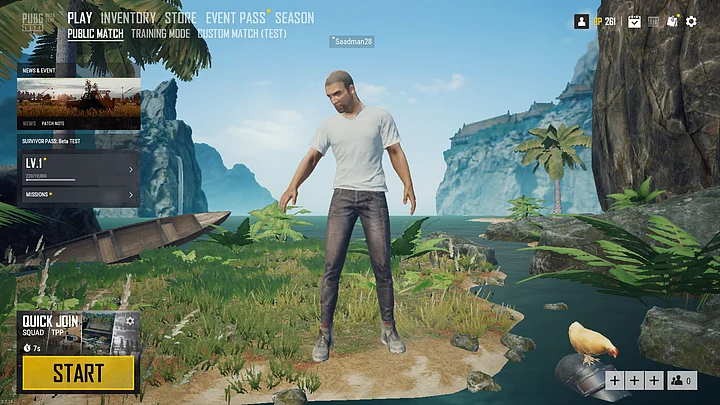Switch to the News tab under the banner

point(28,124)
